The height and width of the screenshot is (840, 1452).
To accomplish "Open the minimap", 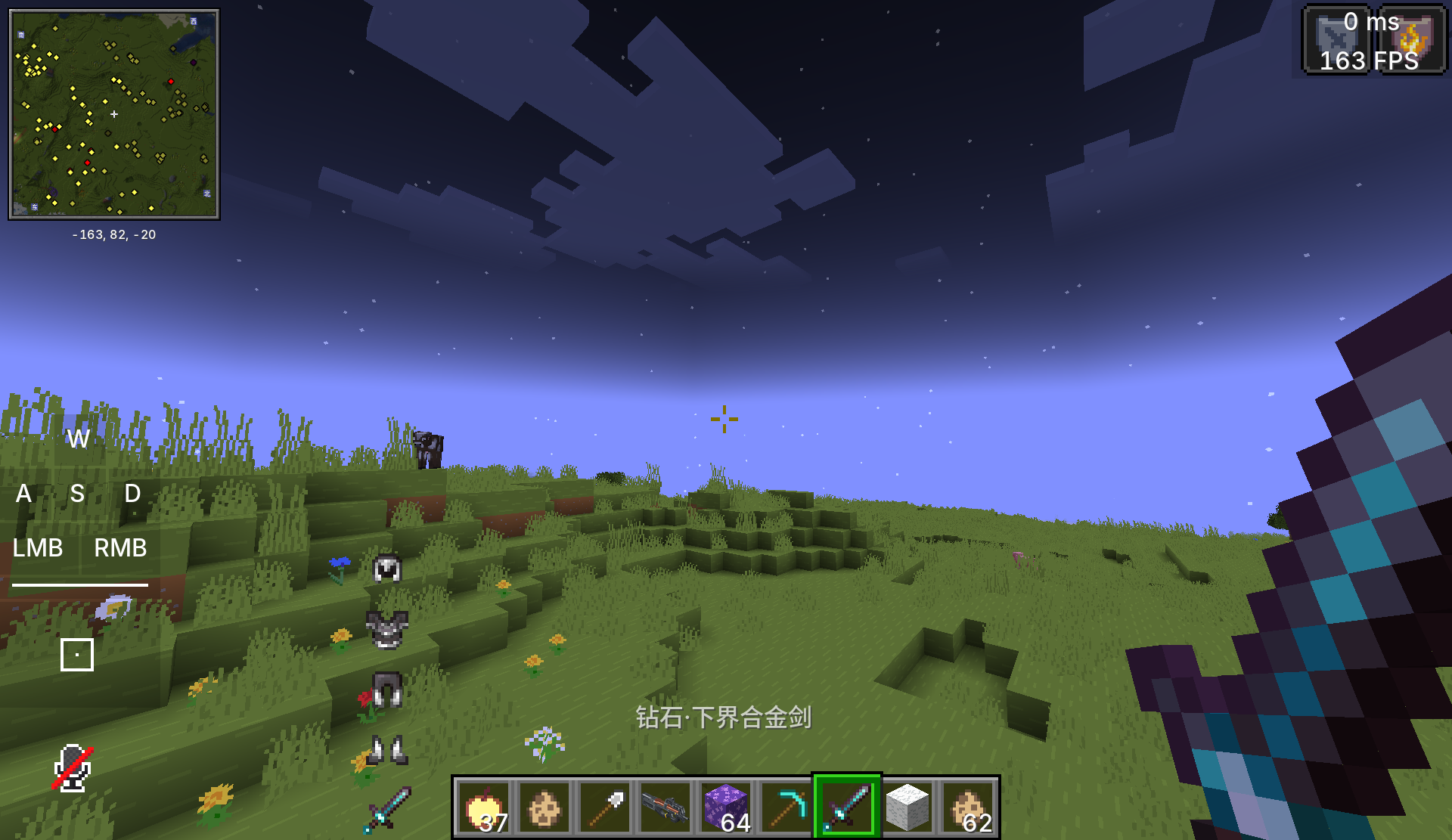I will point(114,114).
